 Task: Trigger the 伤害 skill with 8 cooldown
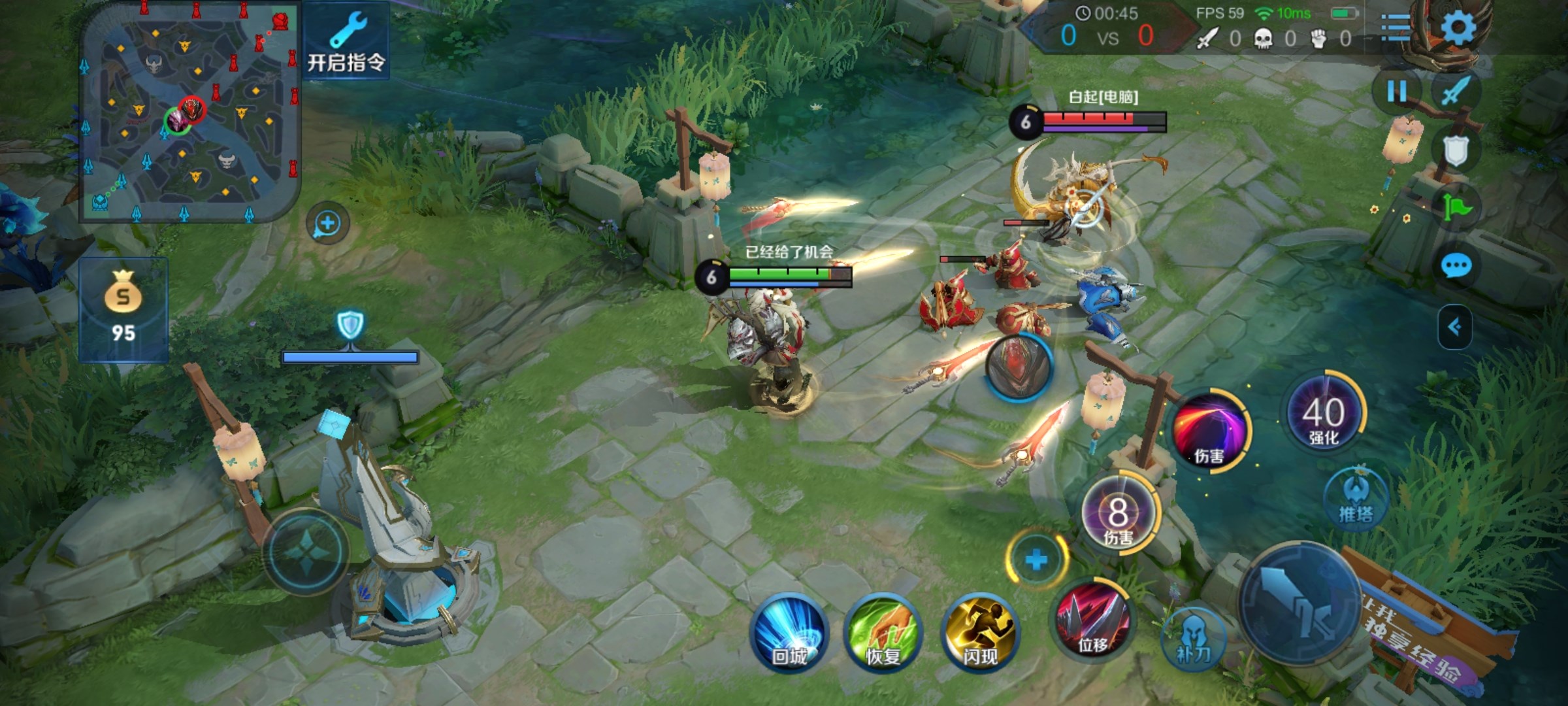coord(1119,515)
